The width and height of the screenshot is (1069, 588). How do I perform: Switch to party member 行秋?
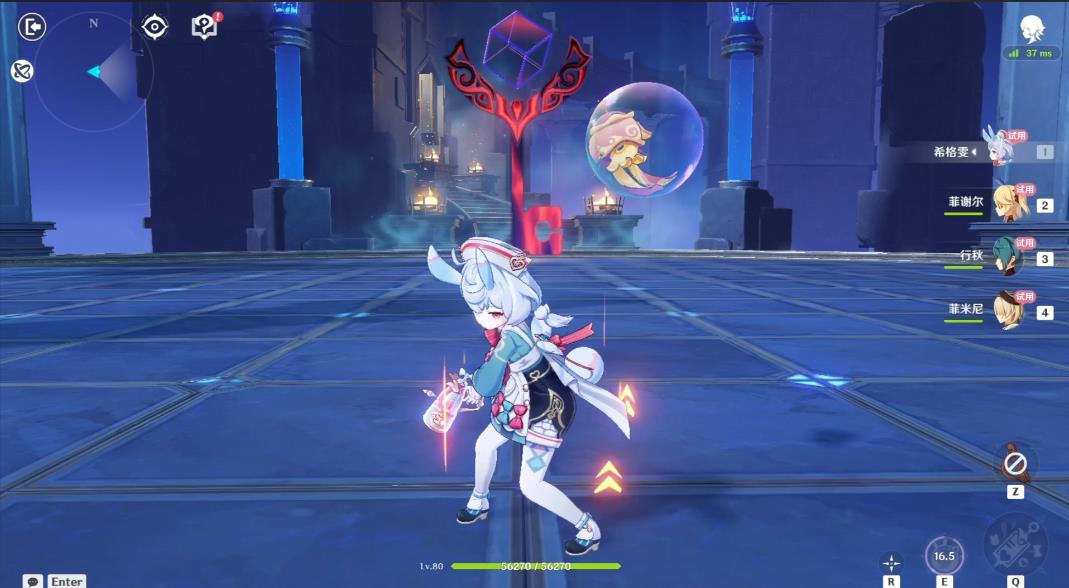pyautogui.click(x=1010, y=257)
